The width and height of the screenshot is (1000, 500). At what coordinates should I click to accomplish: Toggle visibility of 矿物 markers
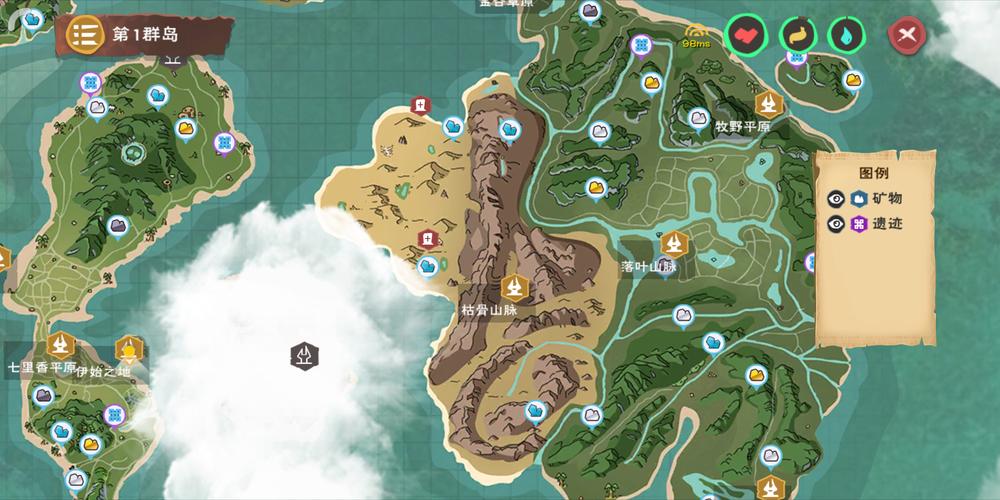point(836,198)
